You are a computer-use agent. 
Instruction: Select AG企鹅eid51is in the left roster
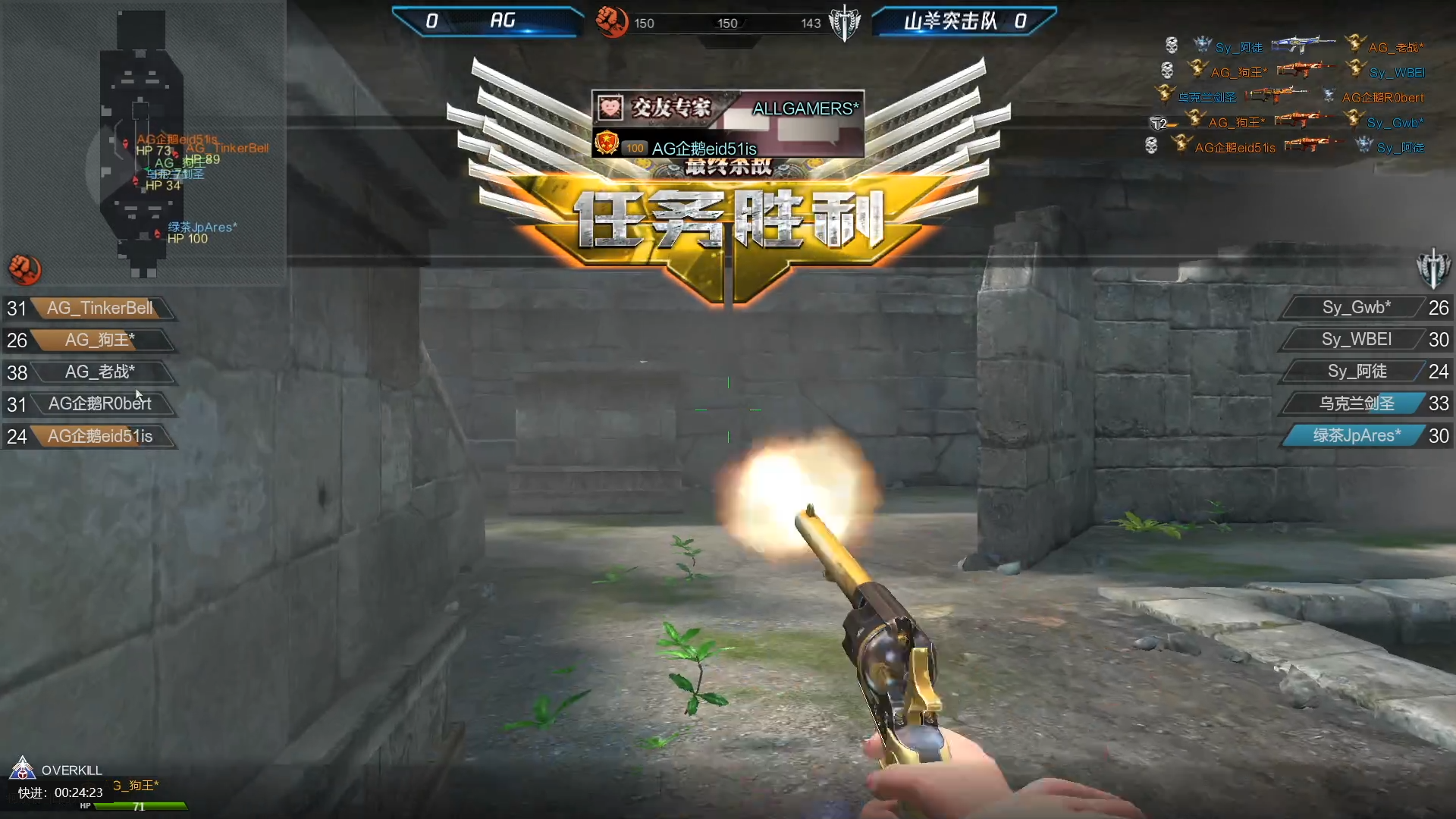(x=99, y=437)
